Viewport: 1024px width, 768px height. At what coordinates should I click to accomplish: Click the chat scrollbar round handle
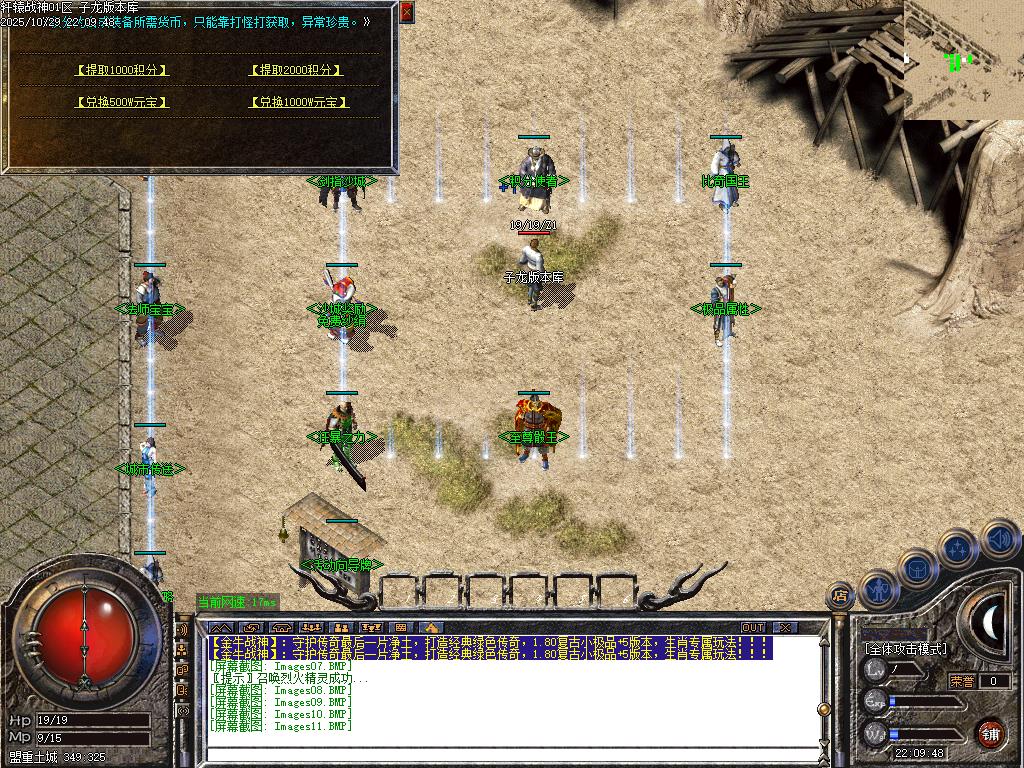point(824,711)
